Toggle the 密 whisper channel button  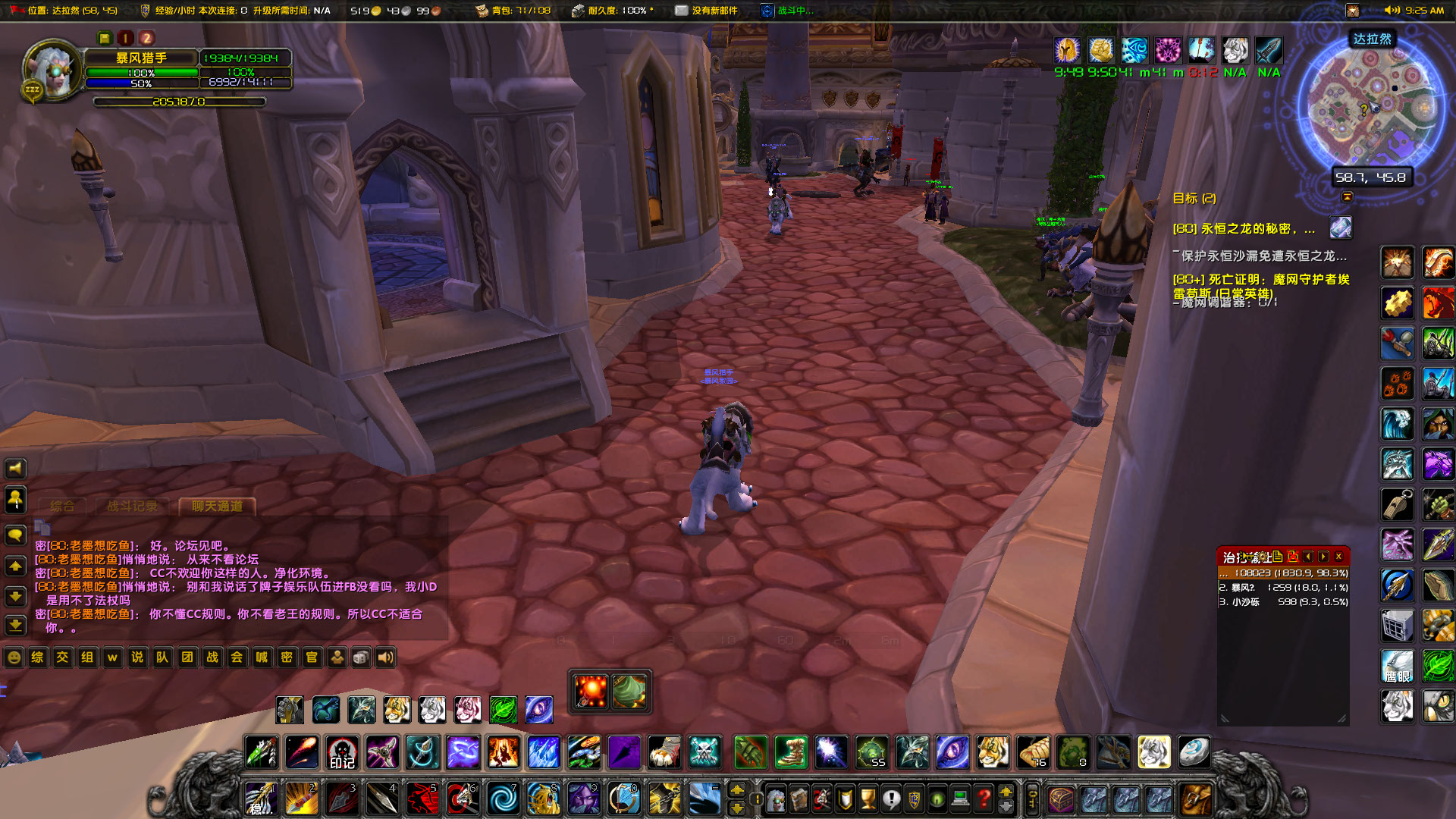tap(287, 658)
